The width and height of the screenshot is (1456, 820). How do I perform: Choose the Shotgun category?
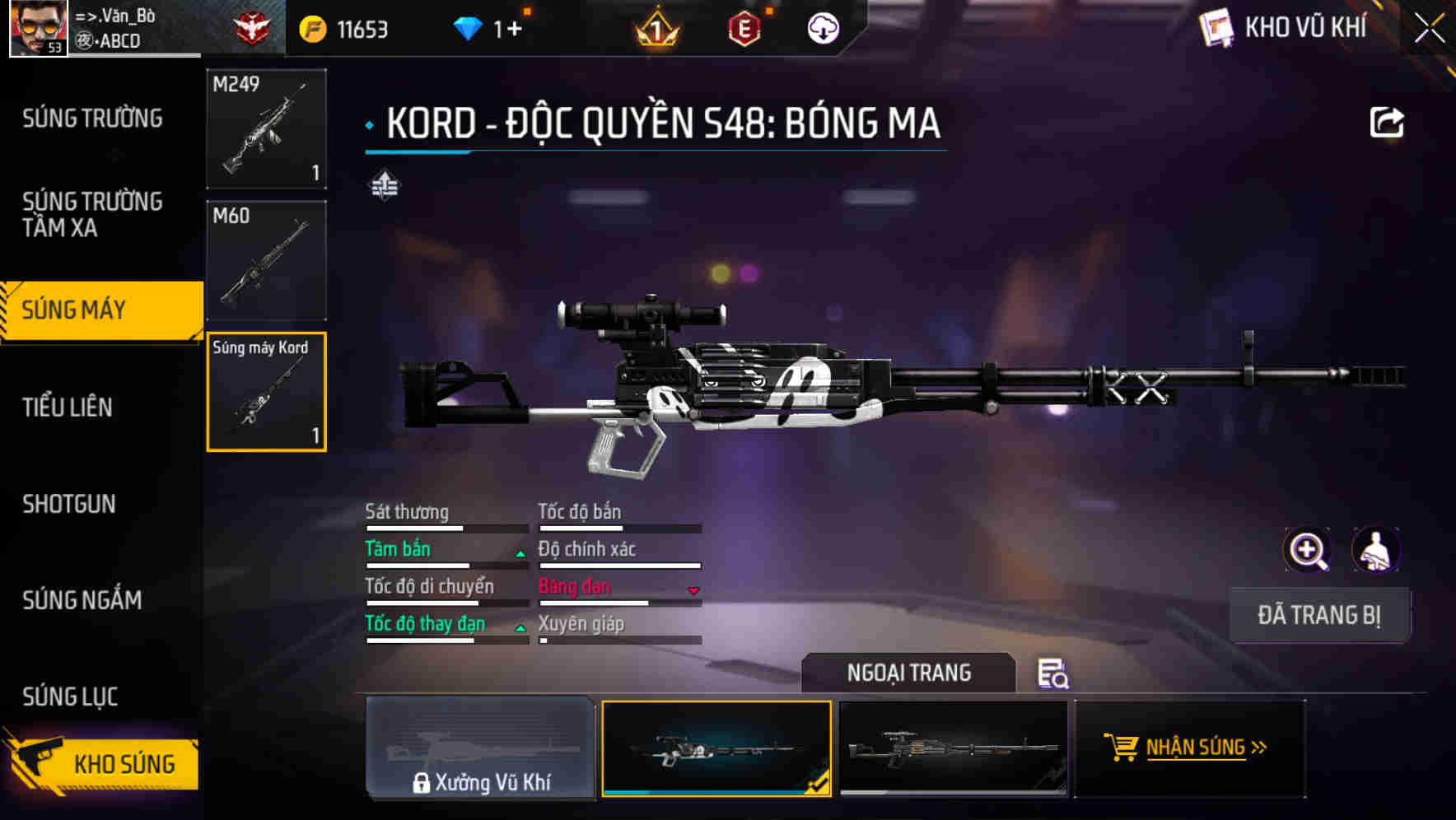(69, 504)
